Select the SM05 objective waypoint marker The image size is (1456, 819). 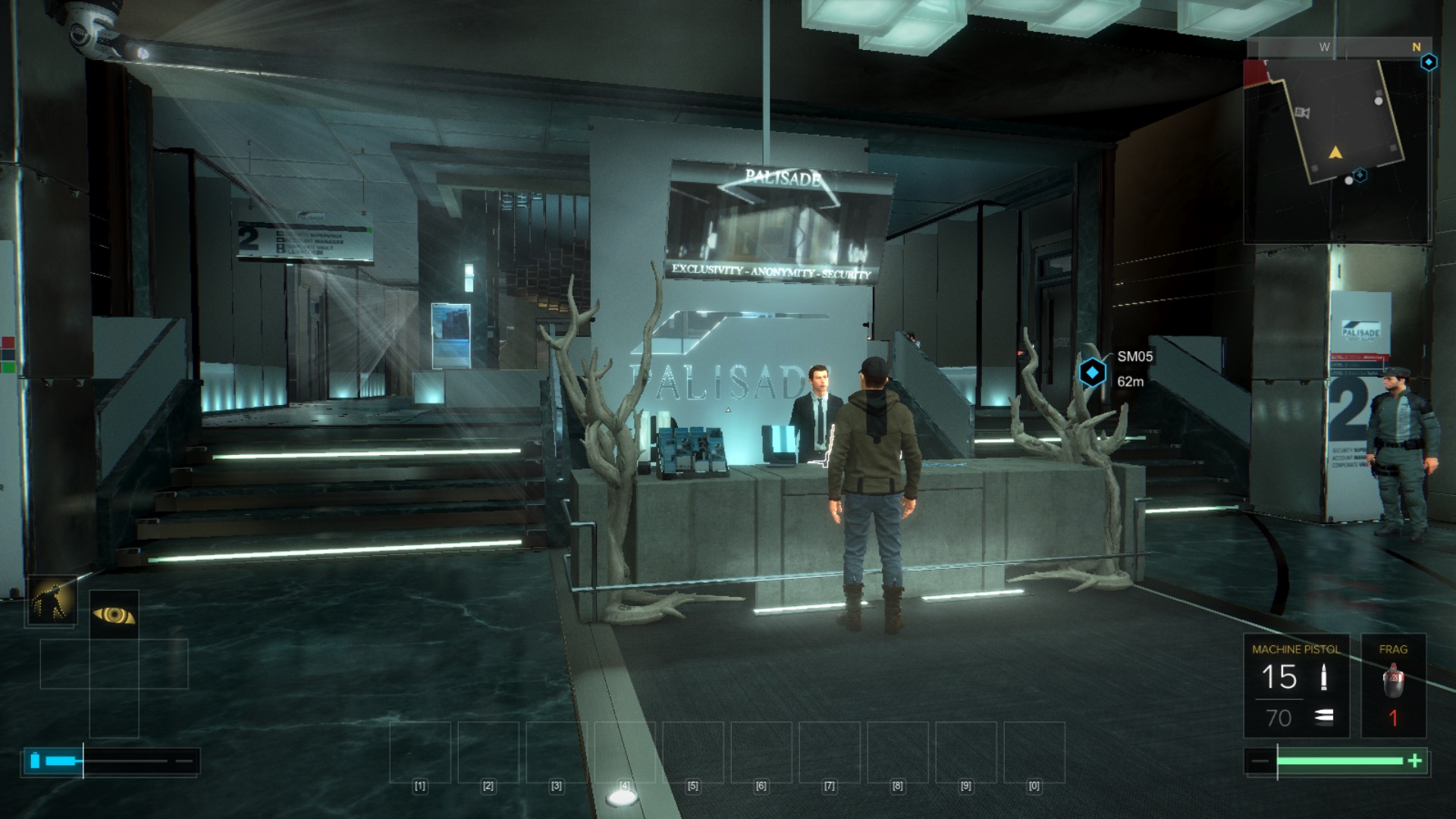point(1092,372)
